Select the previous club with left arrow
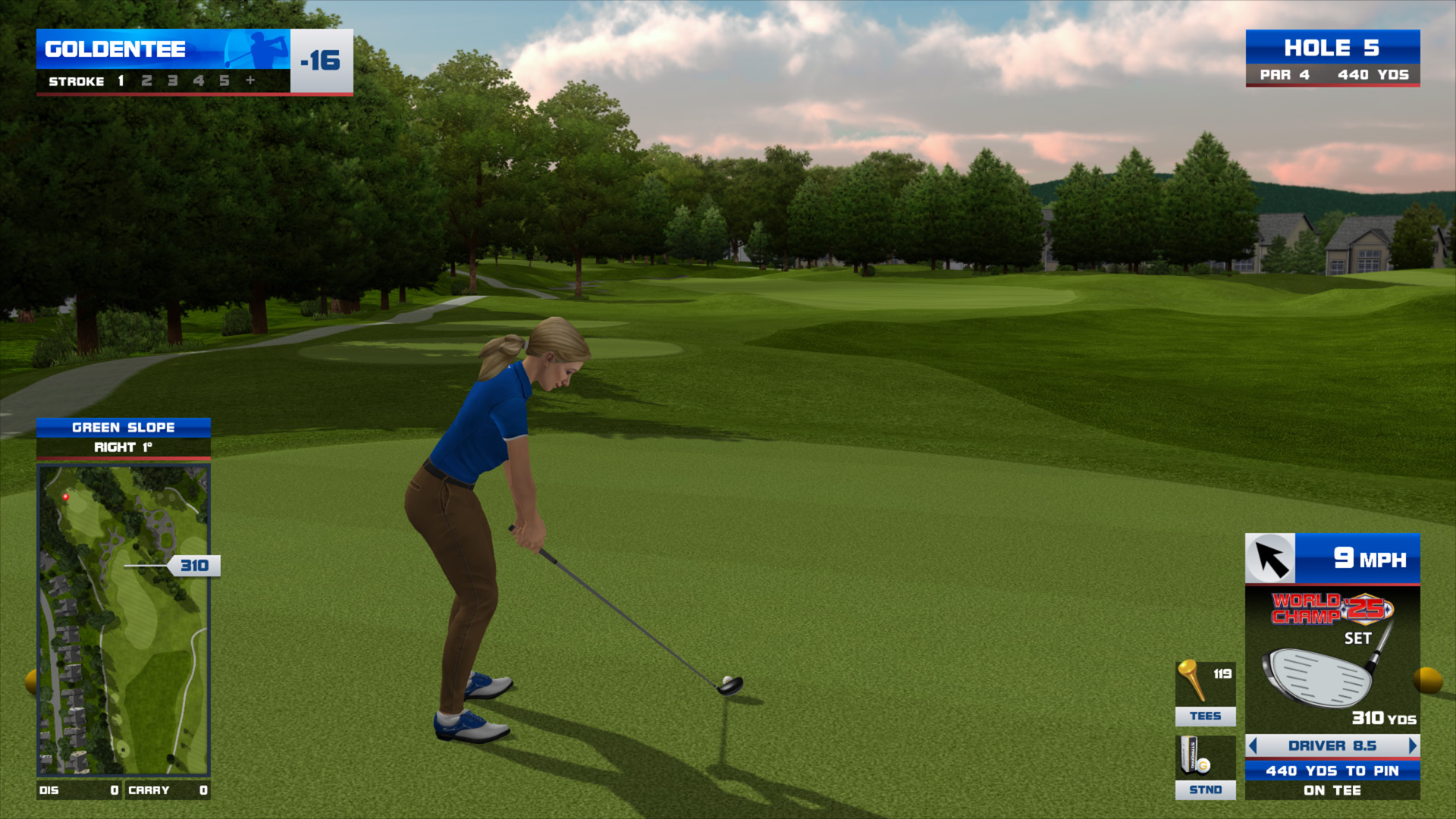The height and width of the screenshot is (819, 1456). [x=1253, y=746]
